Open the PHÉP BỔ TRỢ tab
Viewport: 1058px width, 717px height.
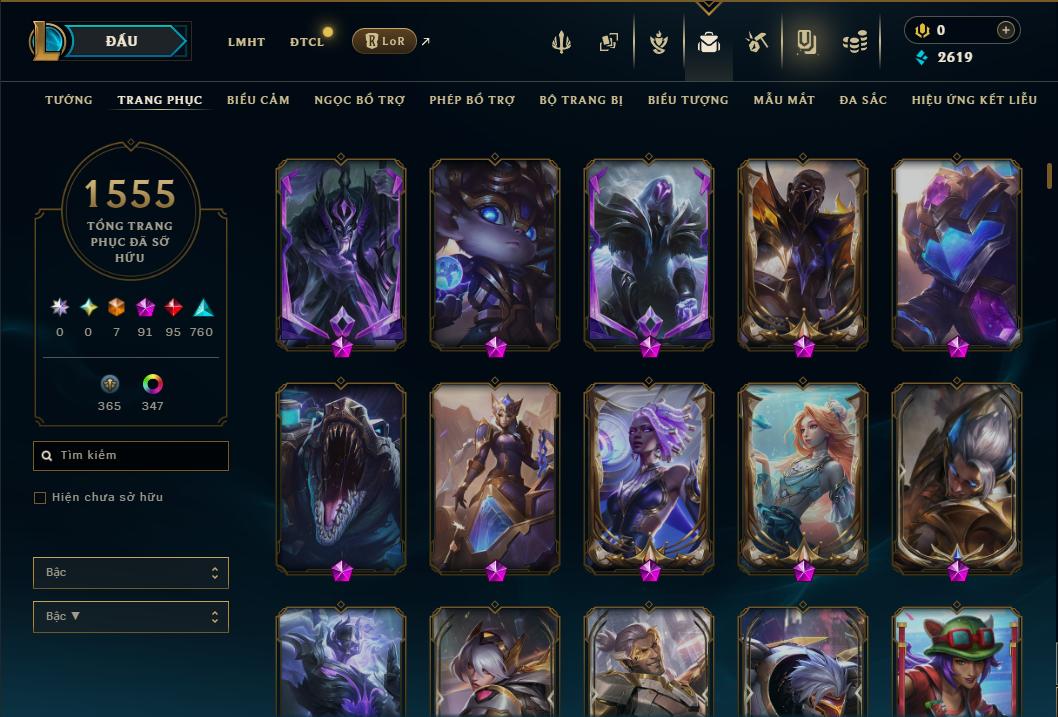(472, 100)
